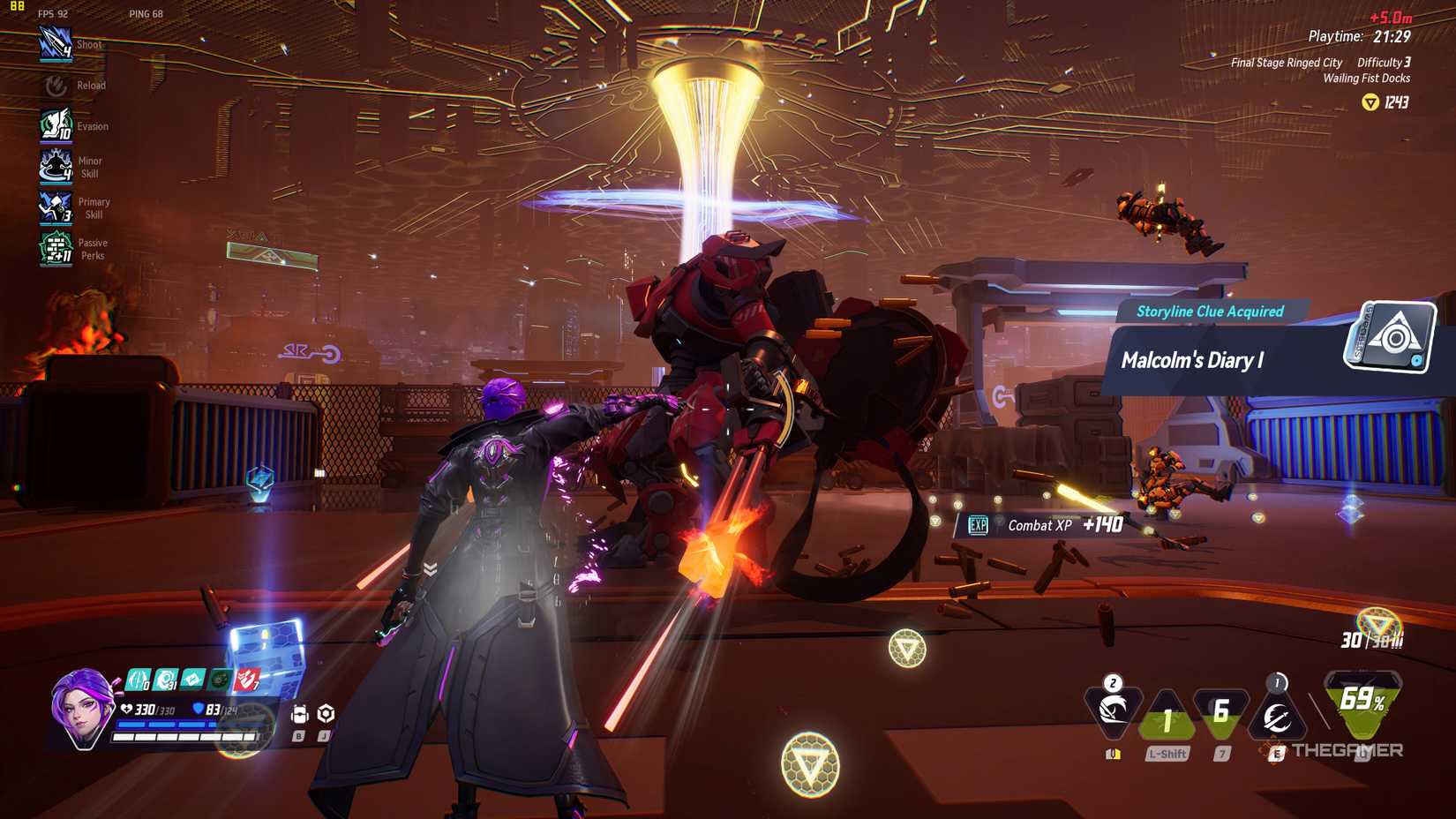Show the Passive Perks icon
1456x819 pixels.
tap(56, 249)
